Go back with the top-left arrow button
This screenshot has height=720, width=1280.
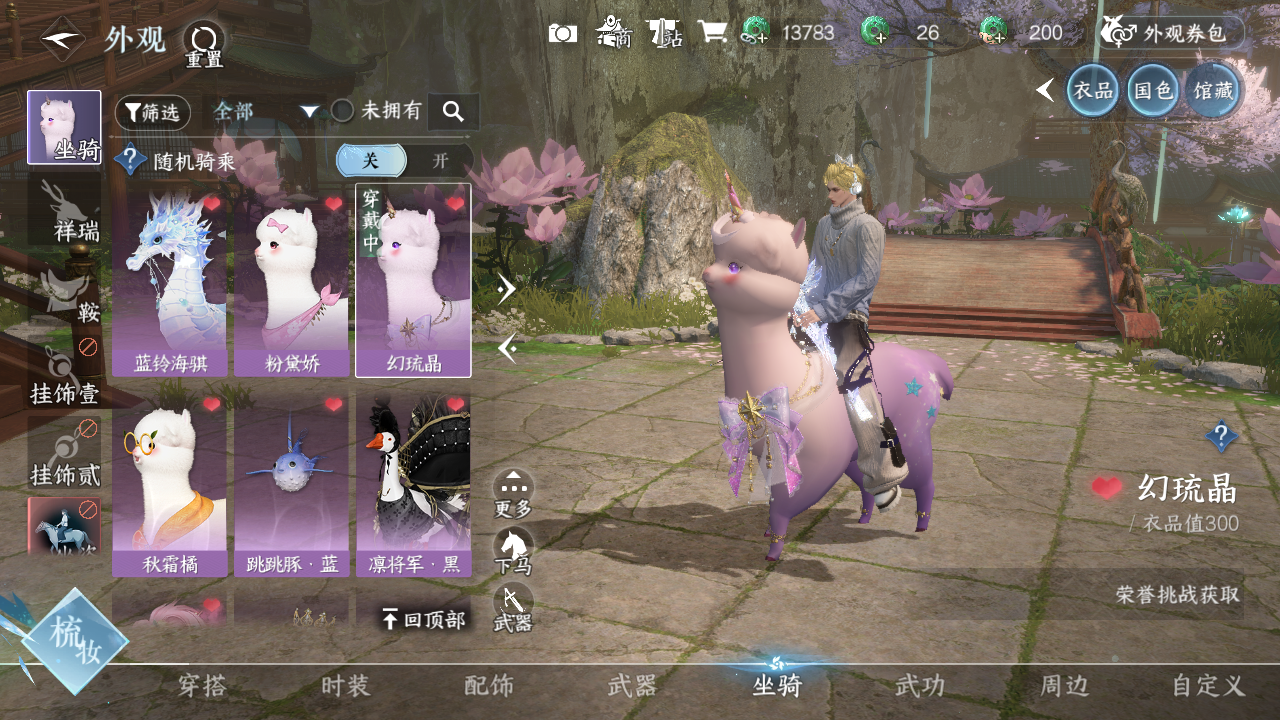click(x=62, y=40)
